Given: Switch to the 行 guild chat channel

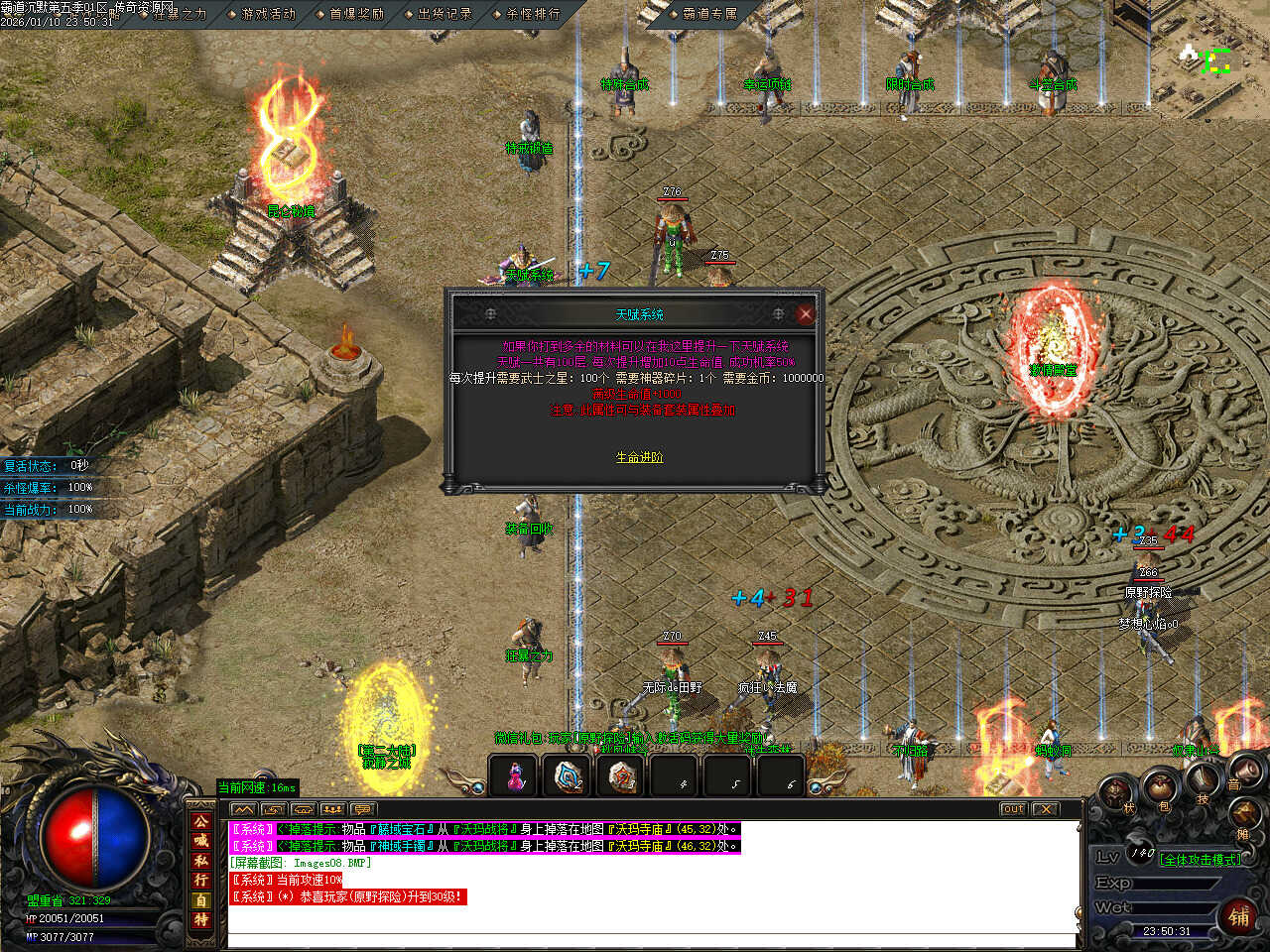Looking at the screenshot, I should click(x=201, y=881).
